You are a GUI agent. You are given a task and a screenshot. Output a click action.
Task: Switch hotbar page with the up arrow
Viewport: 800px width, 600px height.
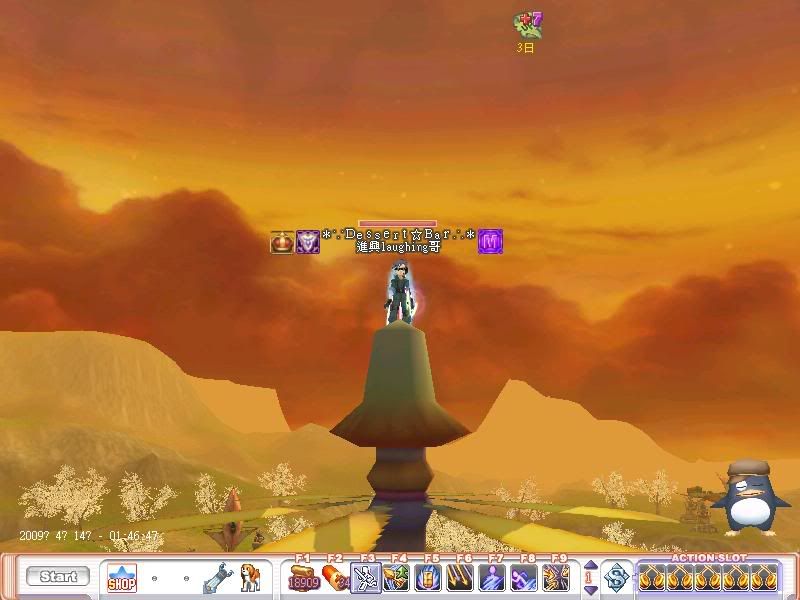click(x=590, y=566)
